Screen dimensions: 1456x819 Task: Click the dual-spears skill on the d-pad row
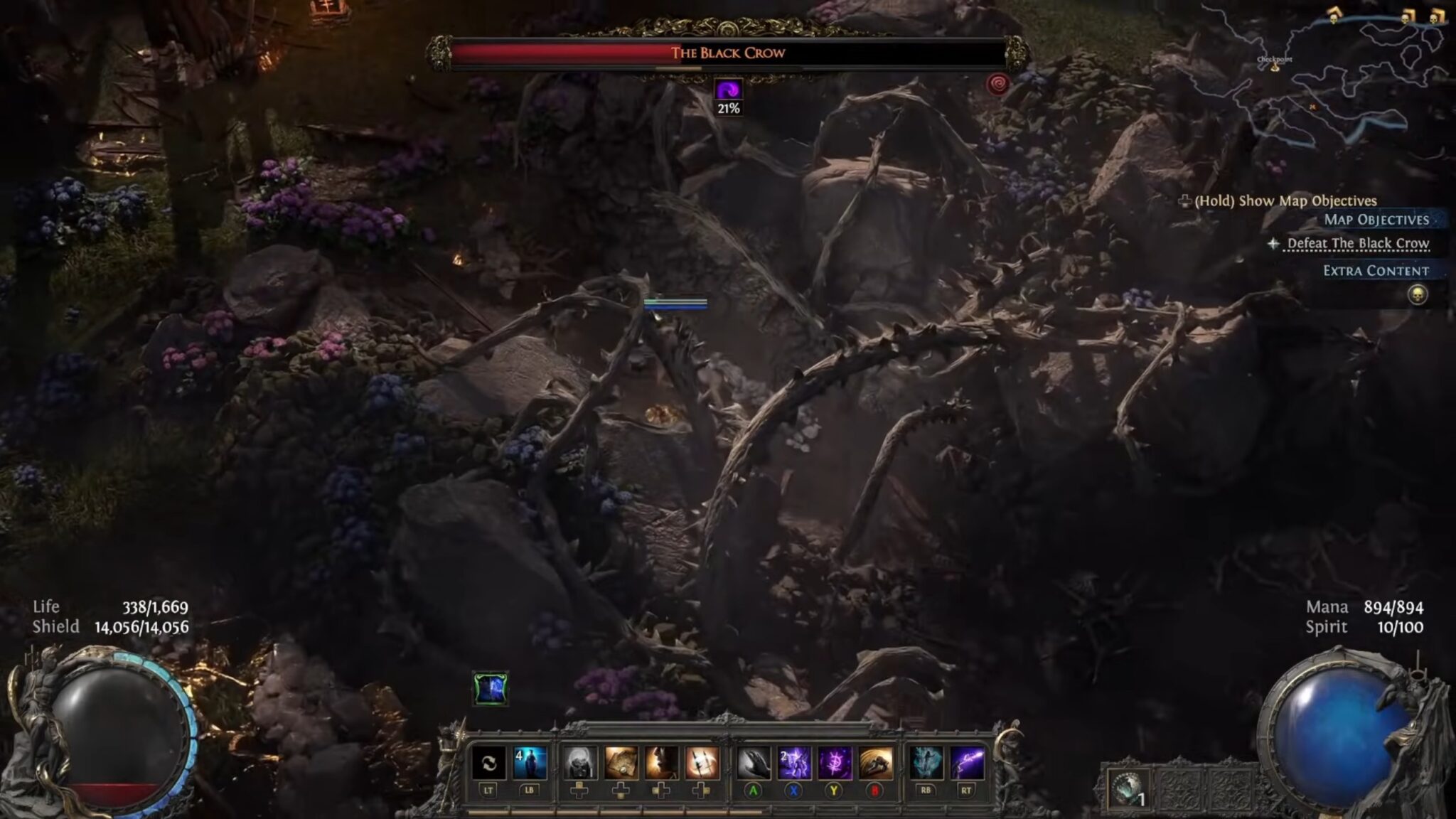702,763
